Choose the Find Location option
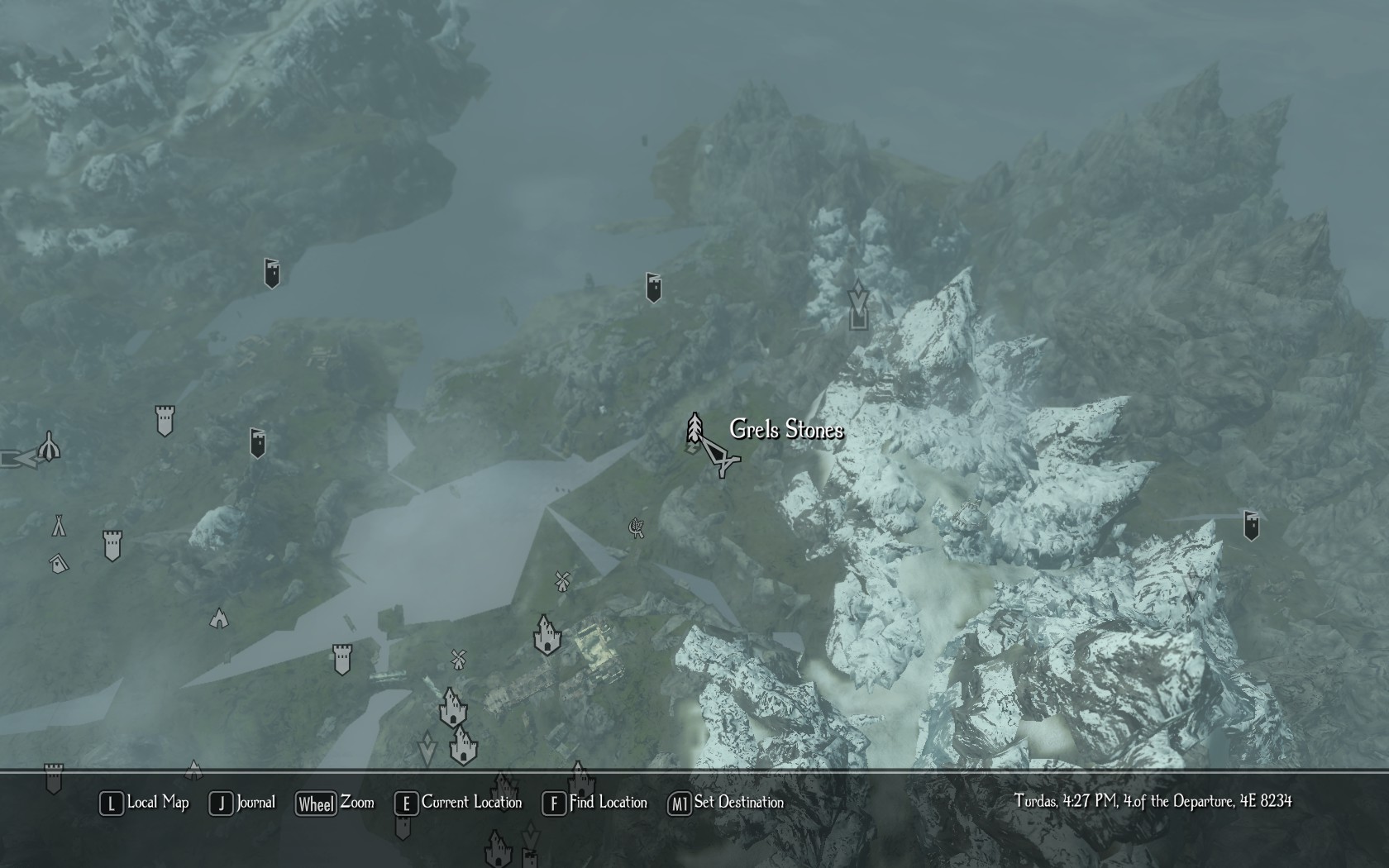 click(596, 803)
